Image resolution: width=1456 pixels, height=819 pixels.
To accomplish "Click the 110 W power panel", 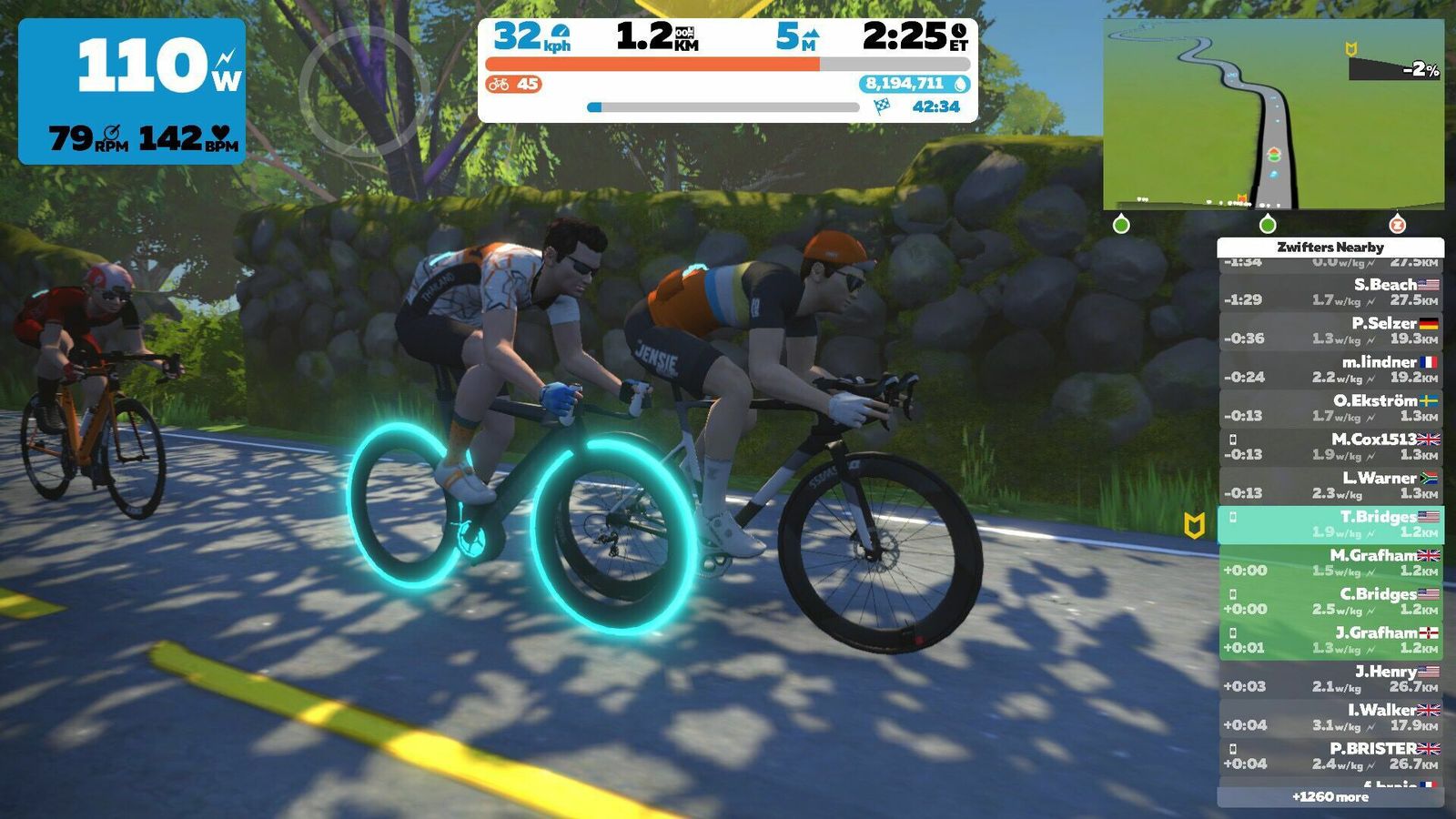I will [x=132, y=91].
